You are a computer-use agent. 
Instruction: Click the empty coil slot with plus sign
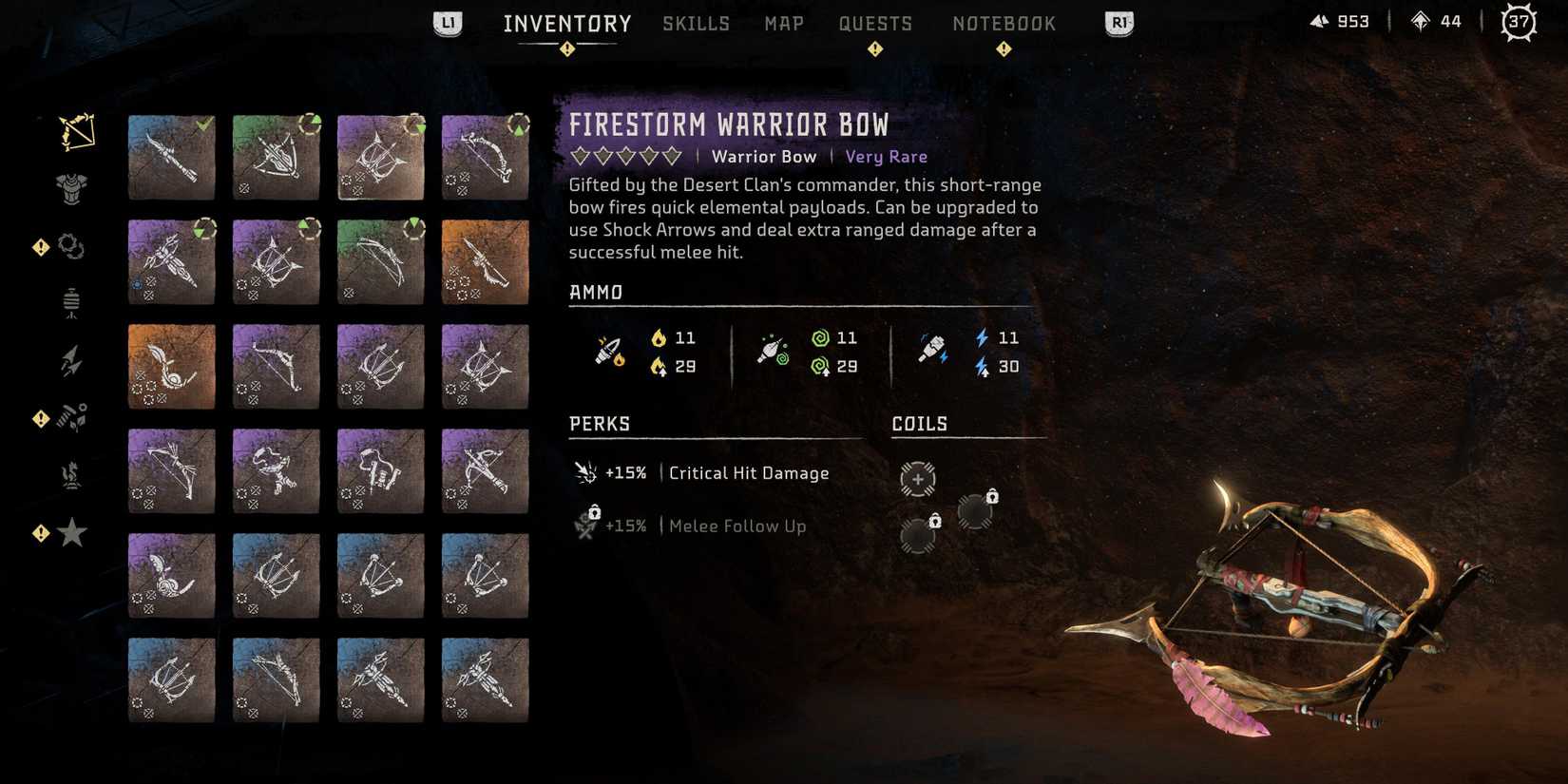pos(917,480)
